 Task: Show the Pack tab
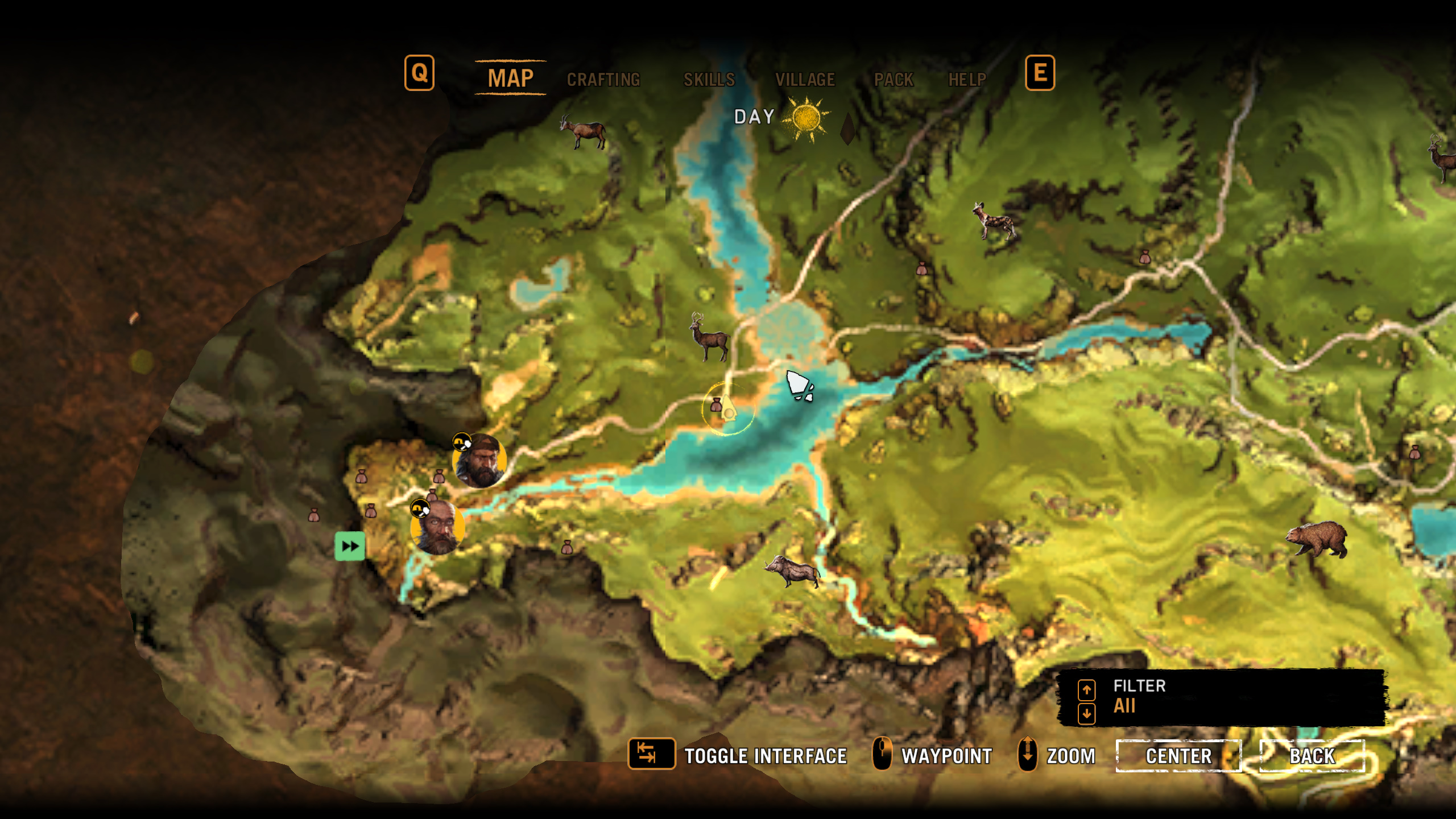click(894, 79)
